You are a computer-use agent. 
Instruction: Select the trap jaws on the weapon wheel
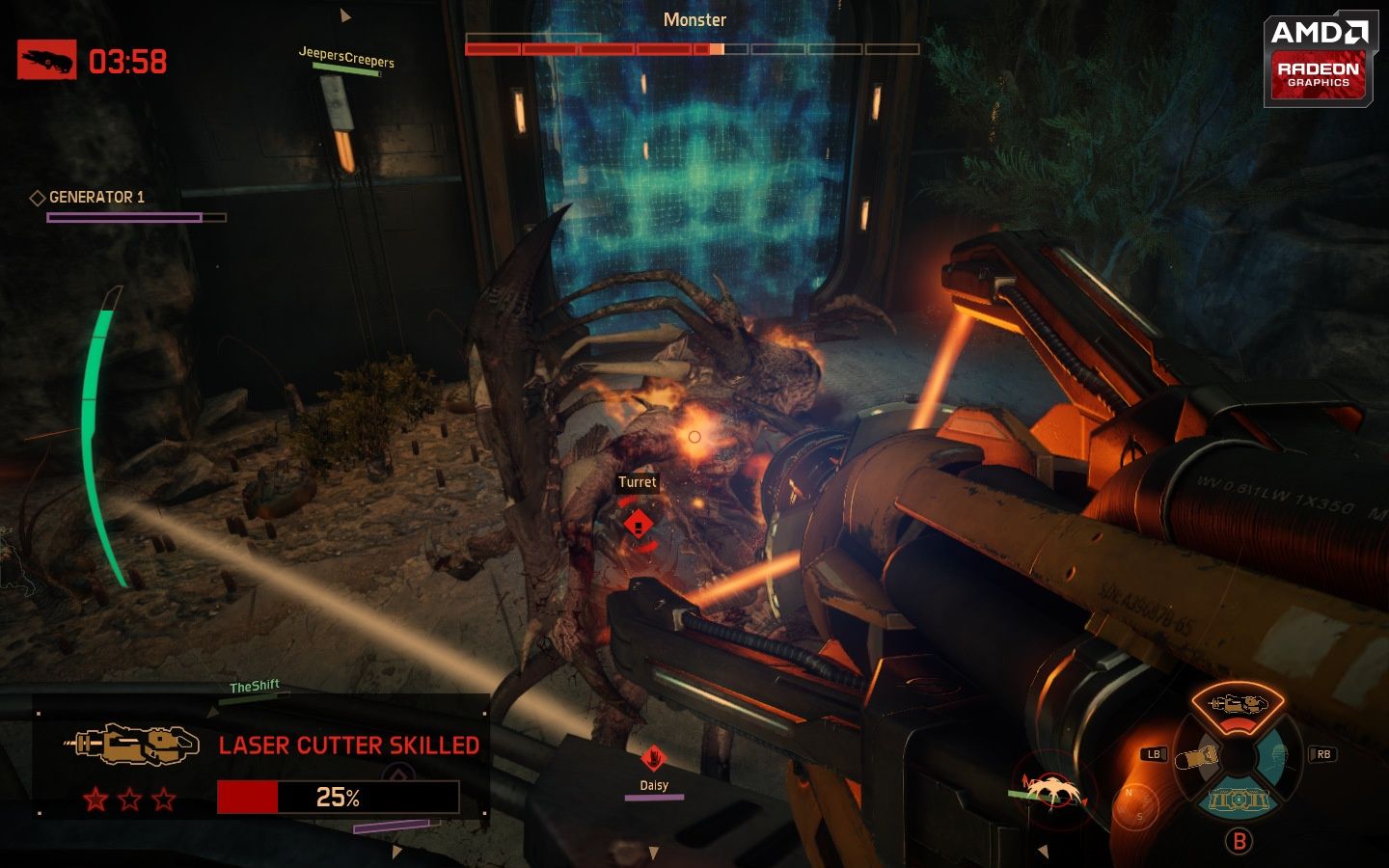pos(1239,800)
